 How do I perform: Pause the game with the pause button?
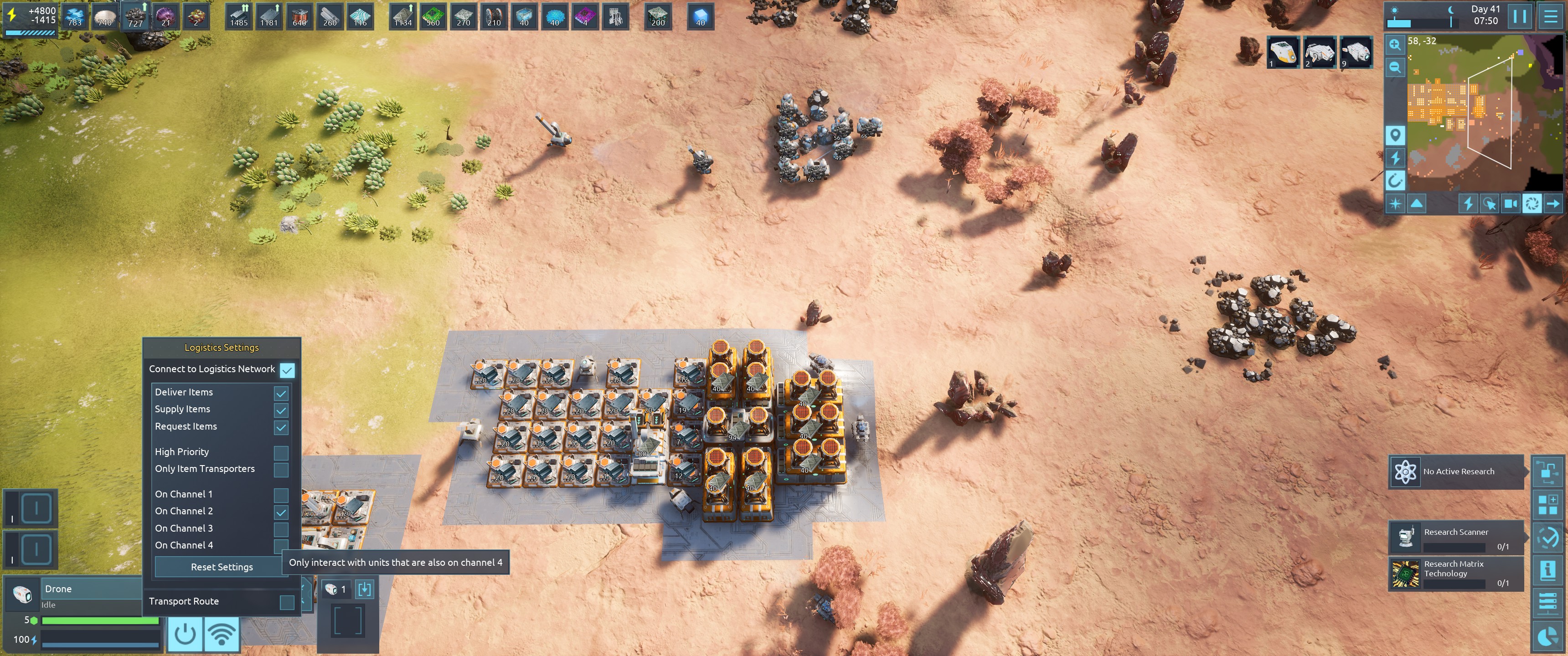(x=1519, y=16)
